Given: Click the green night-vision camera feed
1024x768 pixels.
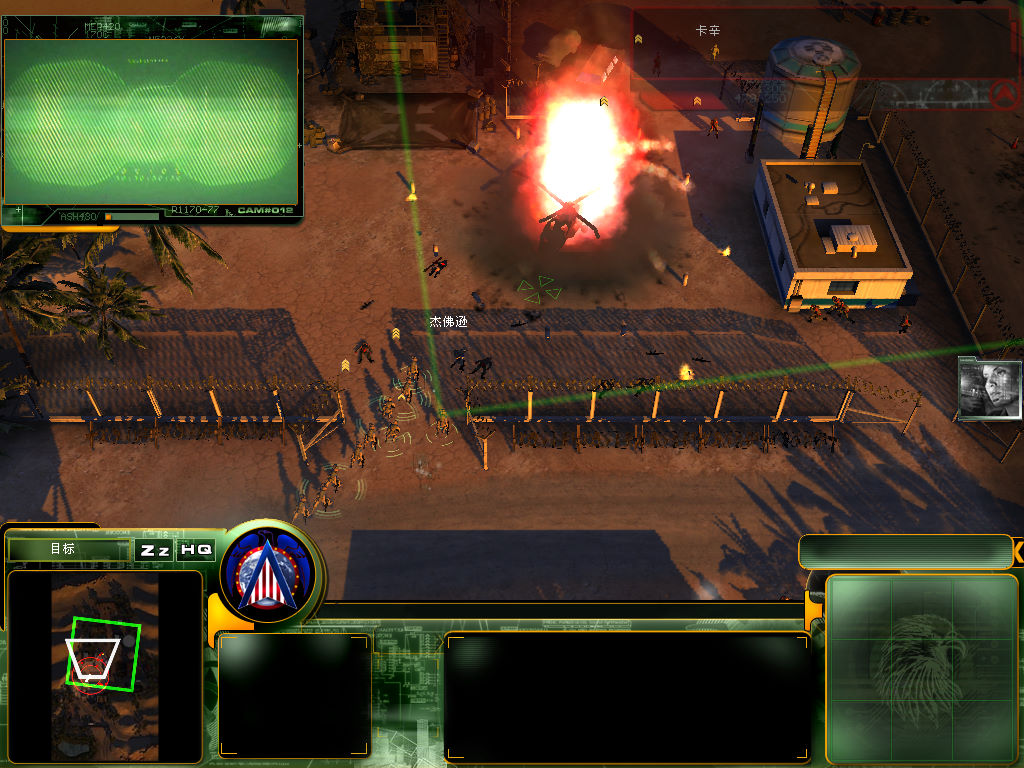Looking at the screenshot, I should (x=152, y=120).
